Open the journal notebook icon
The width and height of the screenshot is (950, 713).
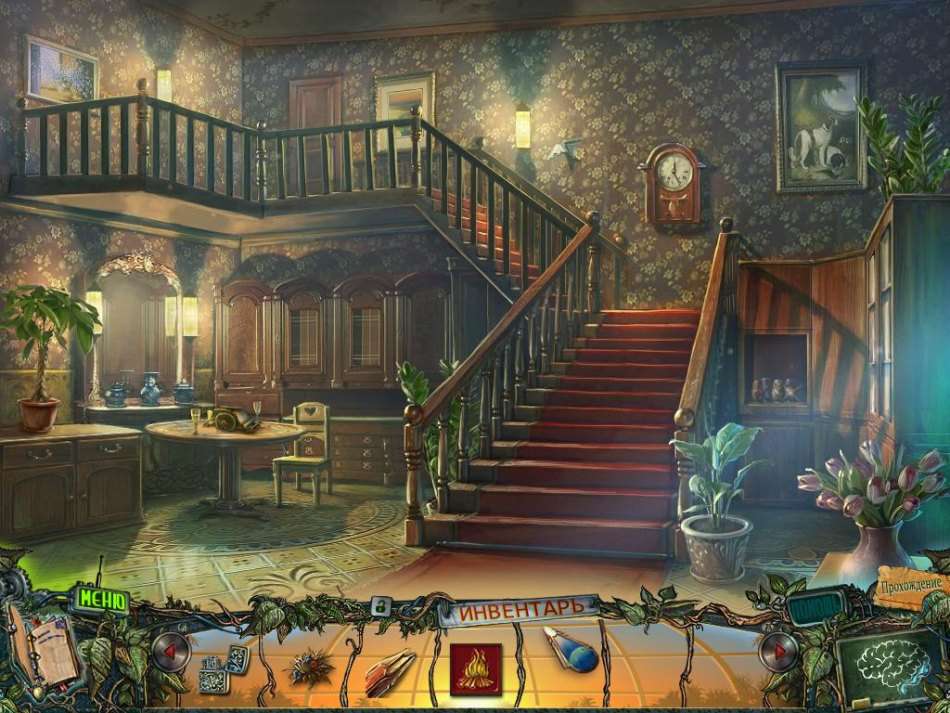click(44, 650)
